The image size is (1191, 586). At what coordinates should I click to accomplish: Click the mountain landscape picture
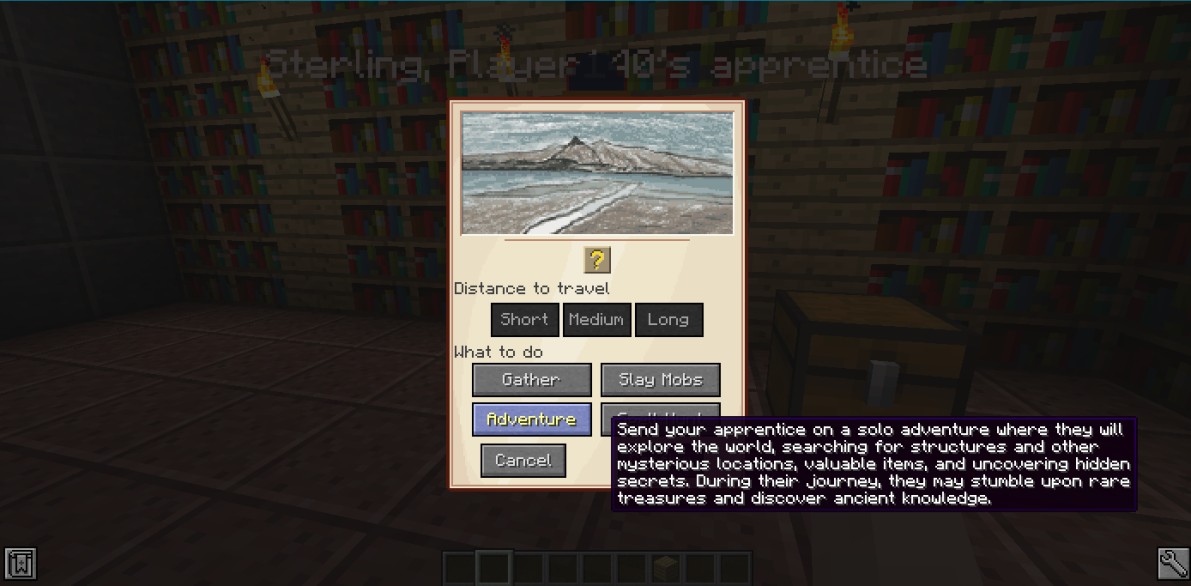tap(597, 173)
